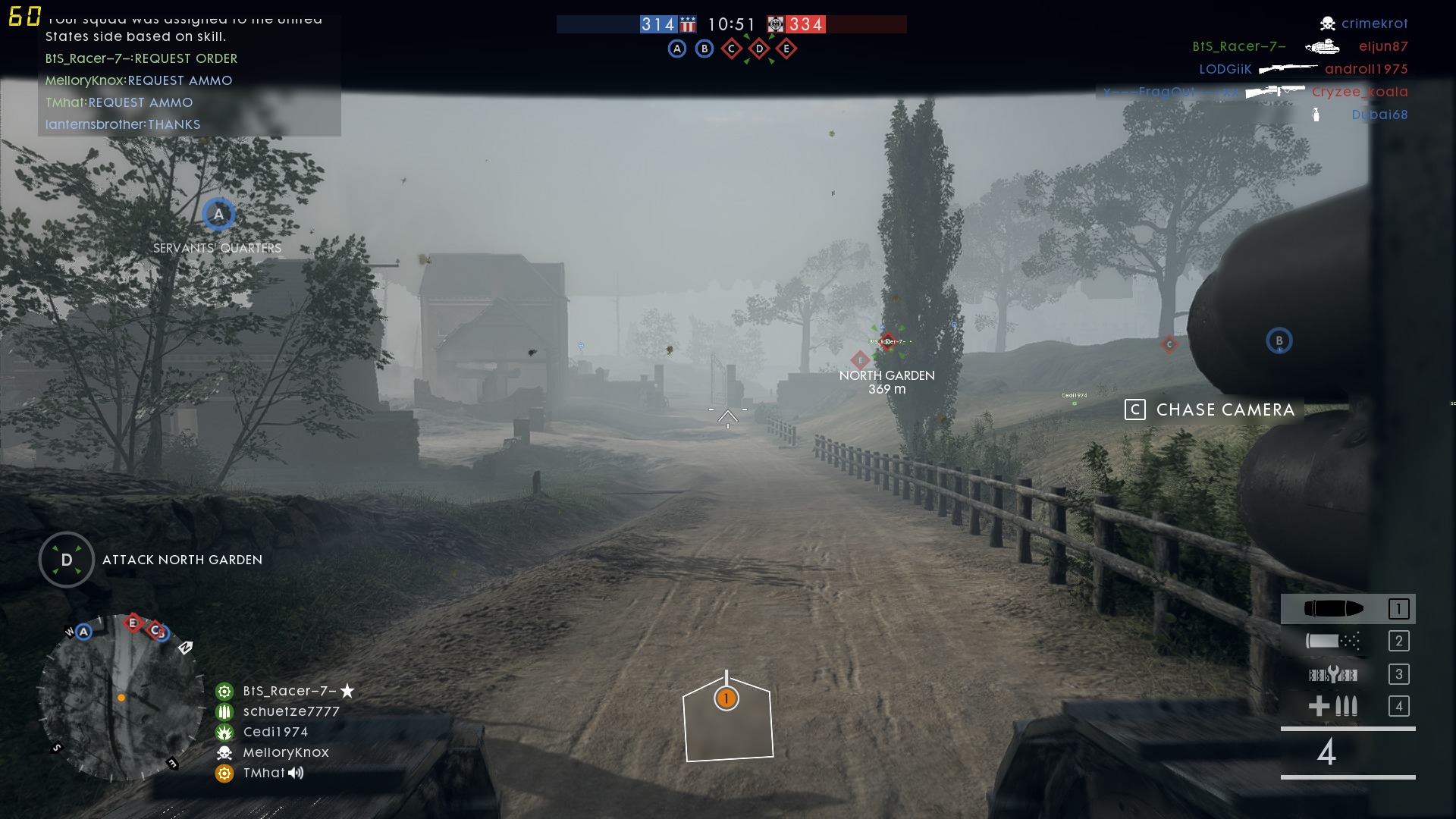This screenshot has width=1456, height=819.
Task: Click the tank seat position diagram
Action: click(x=727, y=718)
